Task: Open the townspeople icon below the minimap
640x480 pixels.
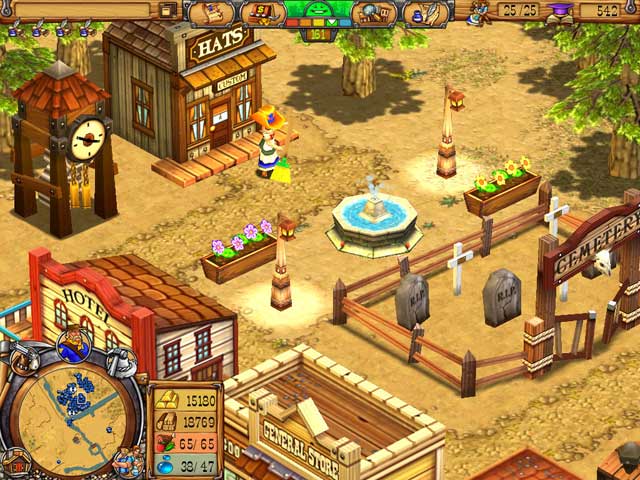Action: [126, 461]
